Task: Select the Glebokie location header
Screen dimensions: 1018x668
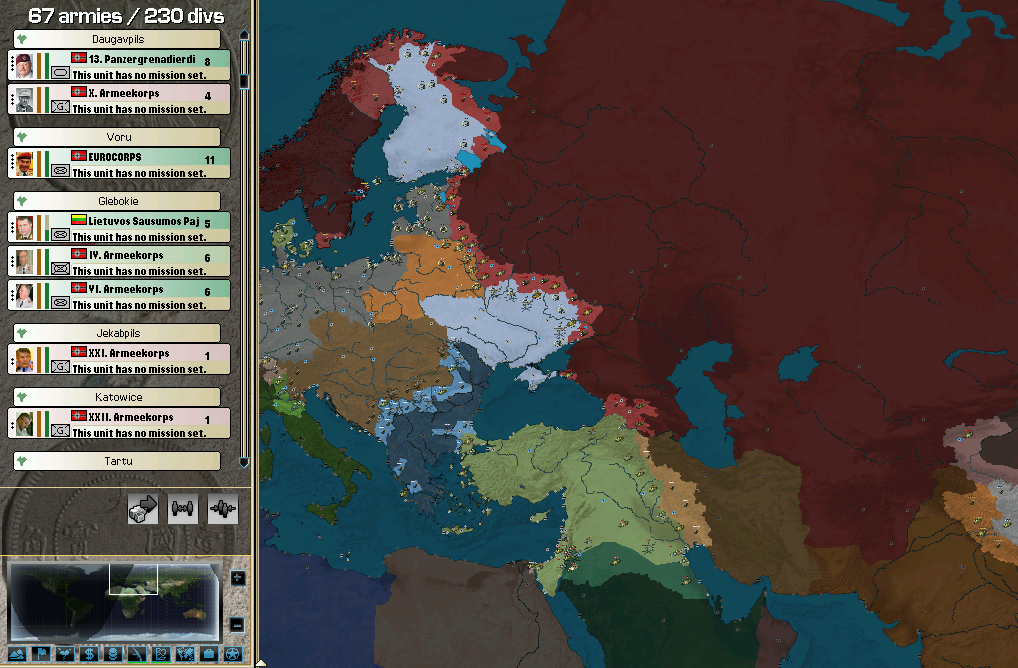Action: tap(116, 201)
